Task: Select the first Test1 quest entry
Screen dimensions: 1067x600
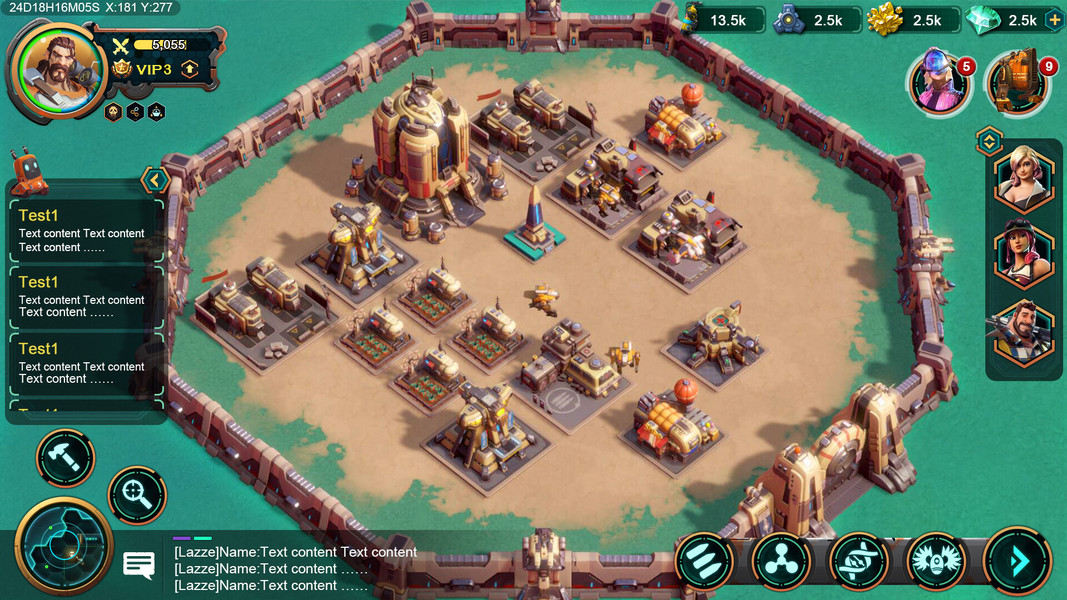Action: click(85, 231)
